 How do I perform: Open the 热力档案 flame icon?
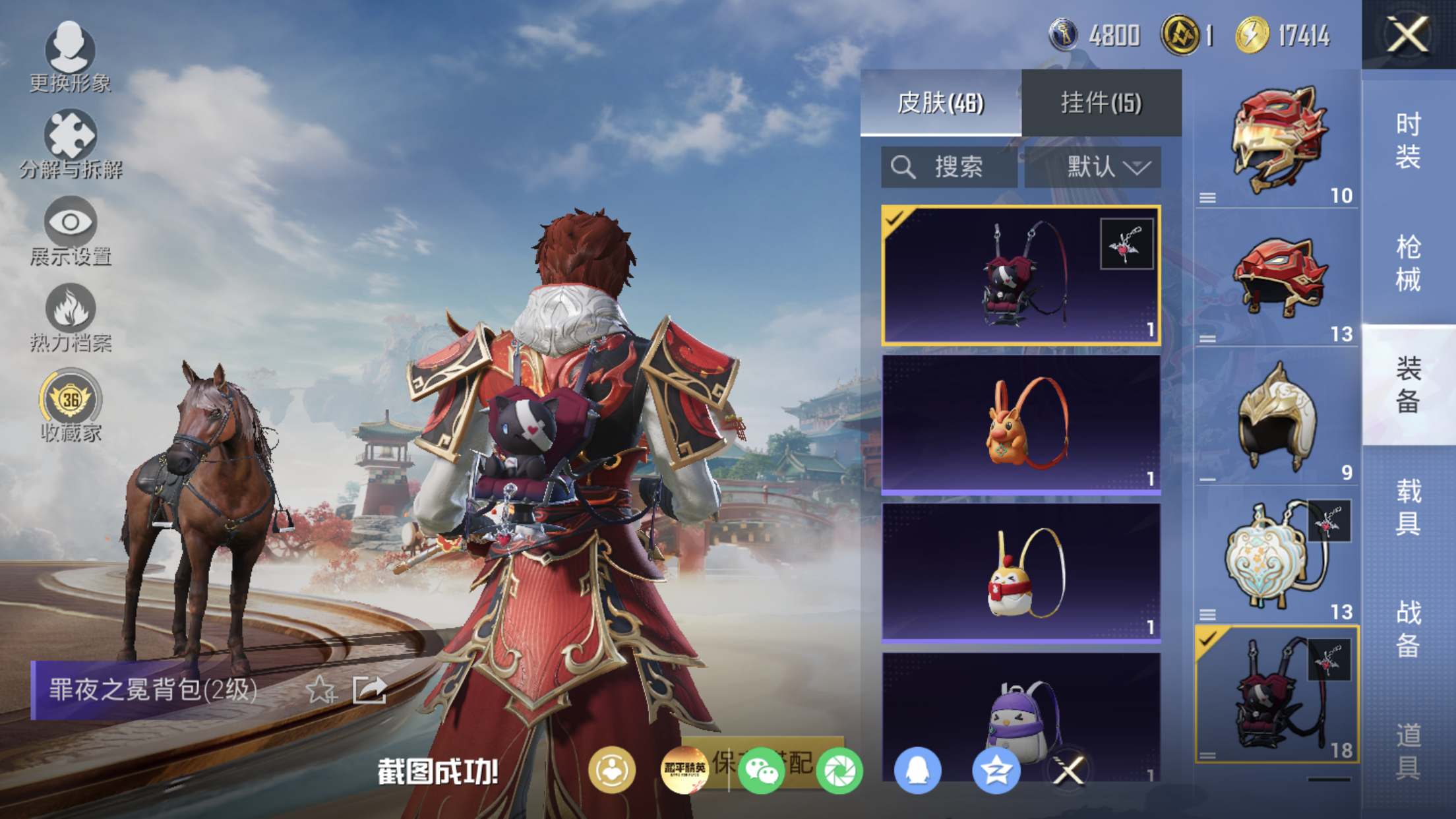click(70, 317)
